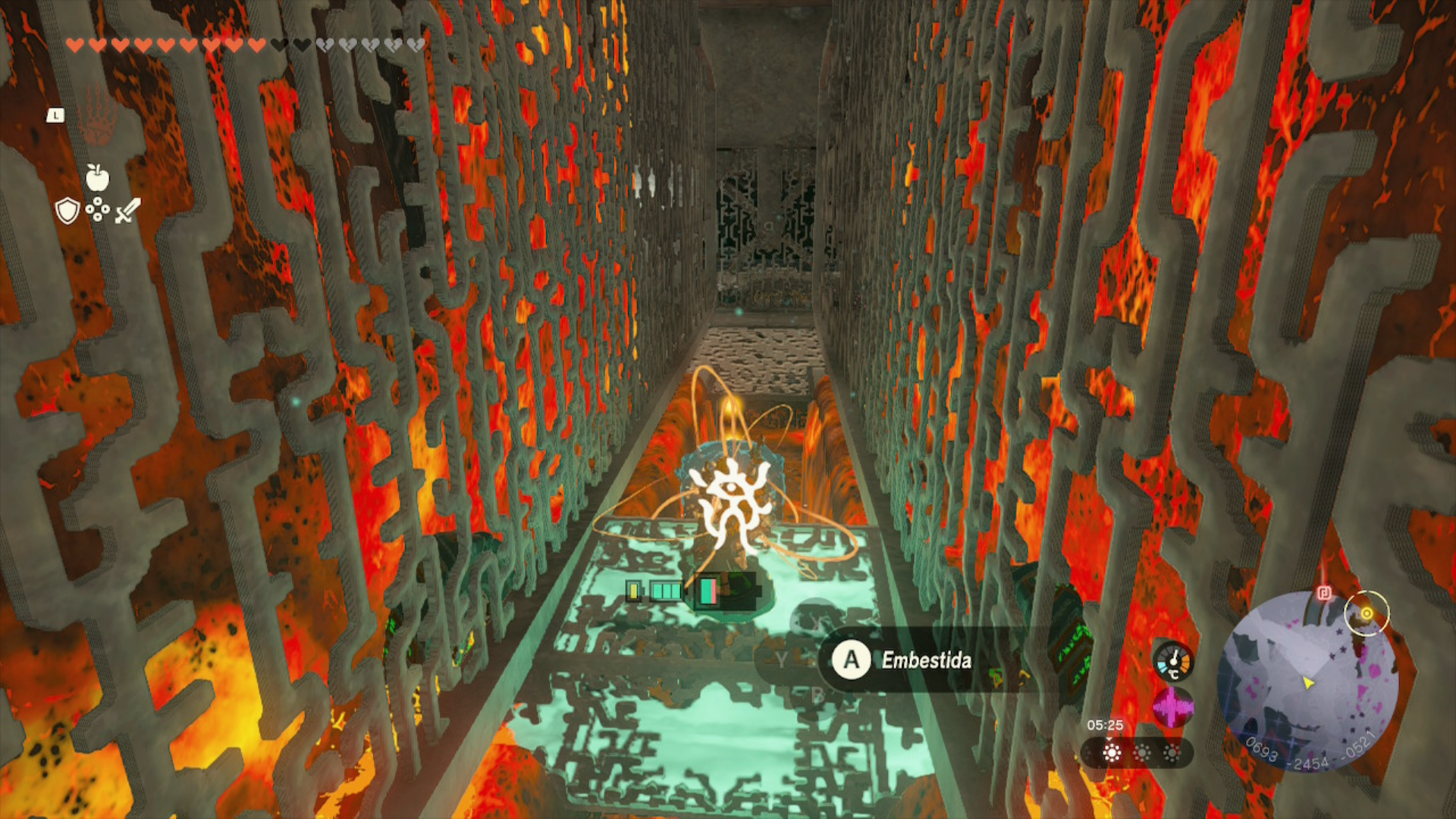Click the faded hand power emblem

pyautogui.click(x=98, y=117)
